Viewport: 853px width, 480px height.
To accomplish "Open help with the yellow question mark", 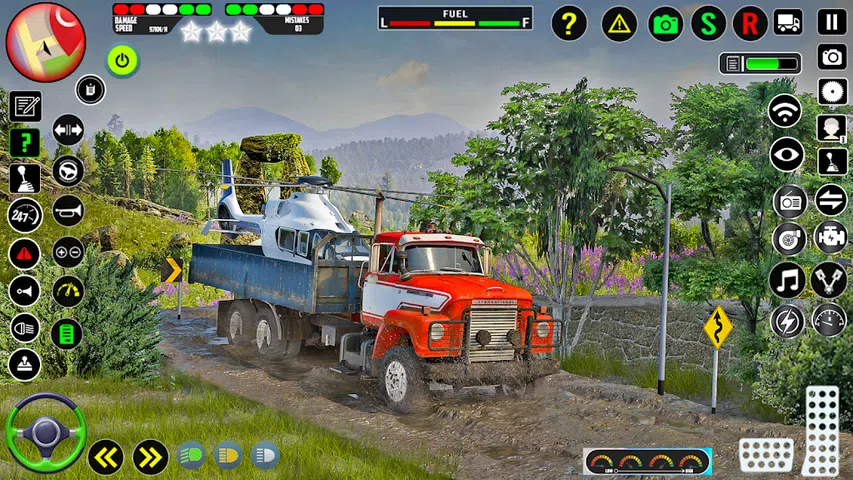I will (x=569, y=23).
